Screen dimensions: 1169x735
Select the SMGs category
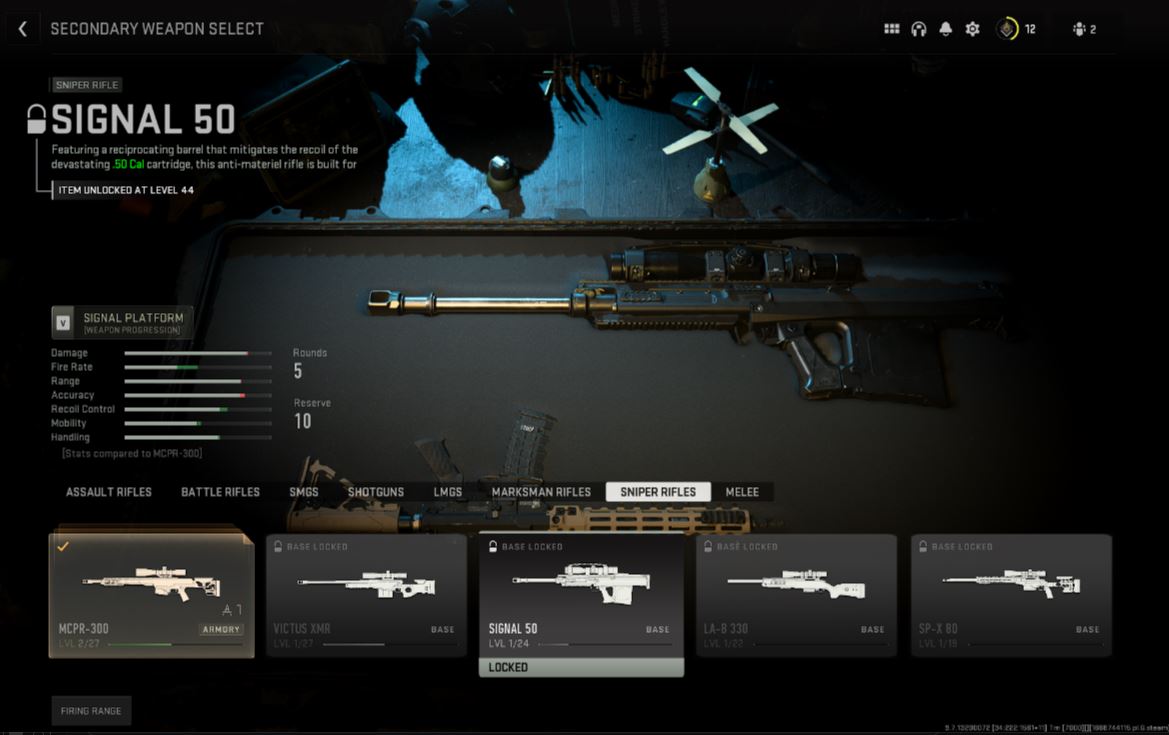pyautogui.click(x=304, y=492)
